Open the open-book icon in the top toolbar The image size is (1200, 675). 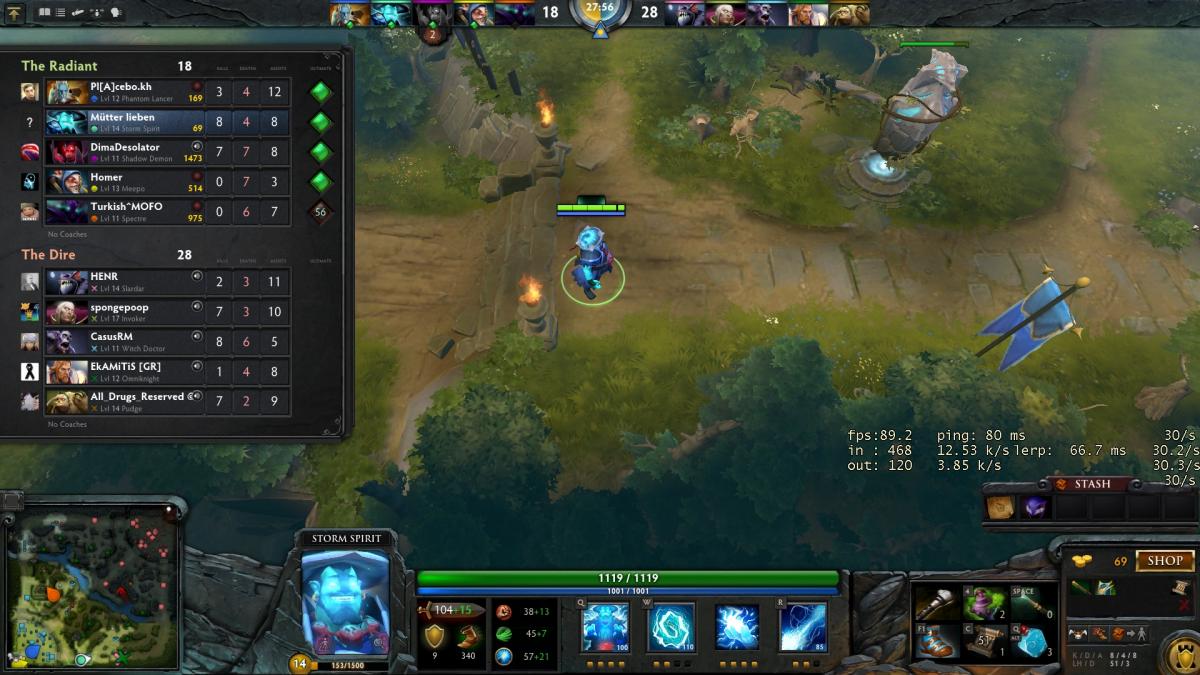(x=44, y=13)
